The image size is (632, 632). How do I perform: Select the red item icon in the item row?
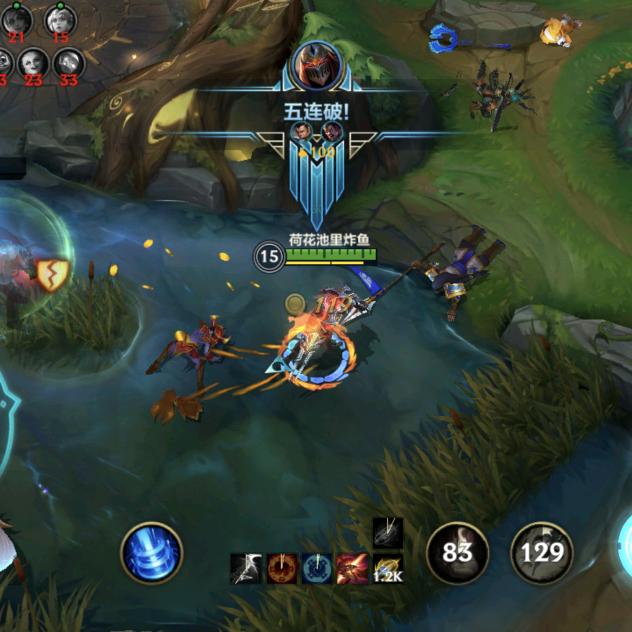coord(351,568)
